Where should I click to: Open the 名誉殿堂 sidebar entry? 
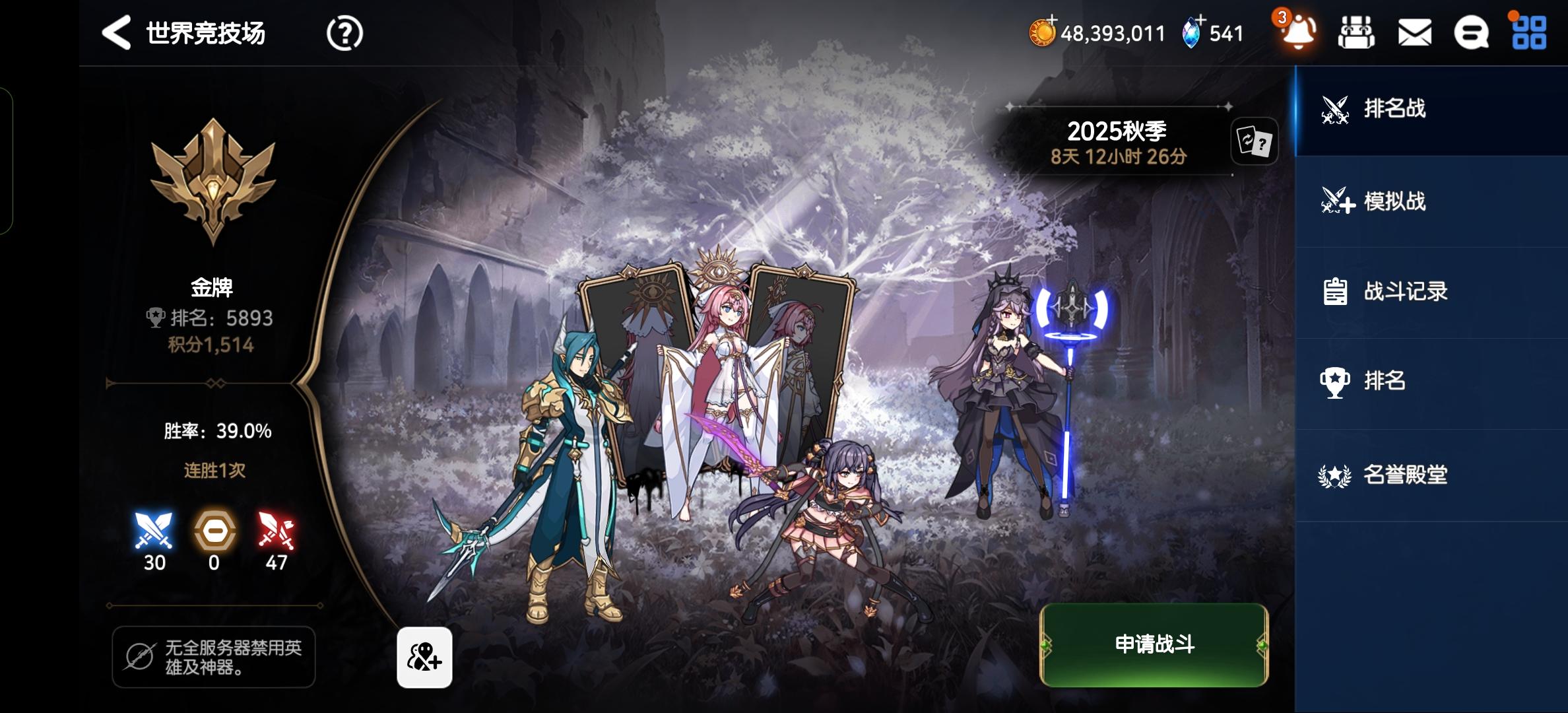pyautogui.click(x=1406, y=473)
